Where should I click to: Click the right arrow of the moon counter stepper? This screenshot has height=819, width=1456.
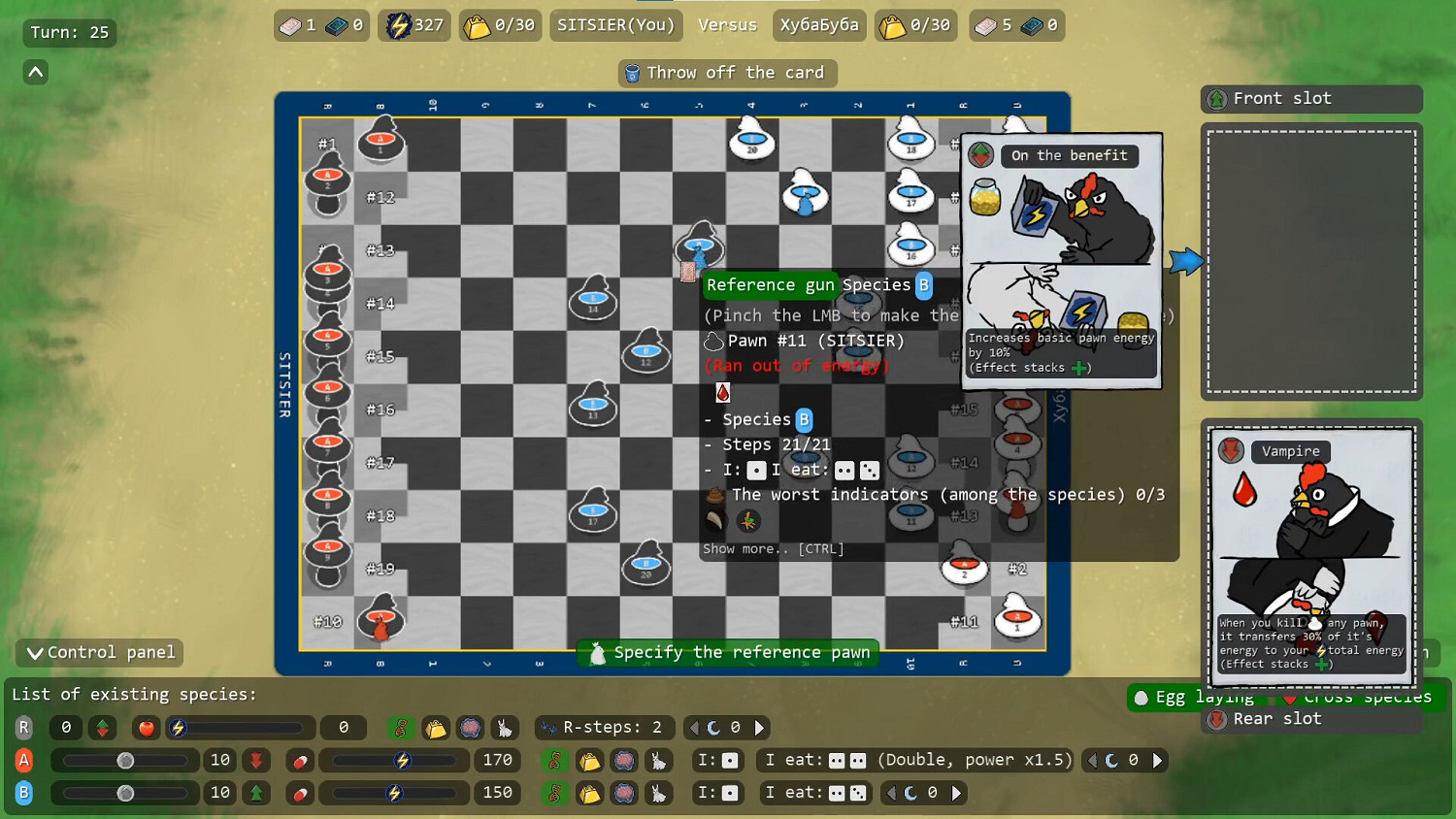click(x=760, y=727)
